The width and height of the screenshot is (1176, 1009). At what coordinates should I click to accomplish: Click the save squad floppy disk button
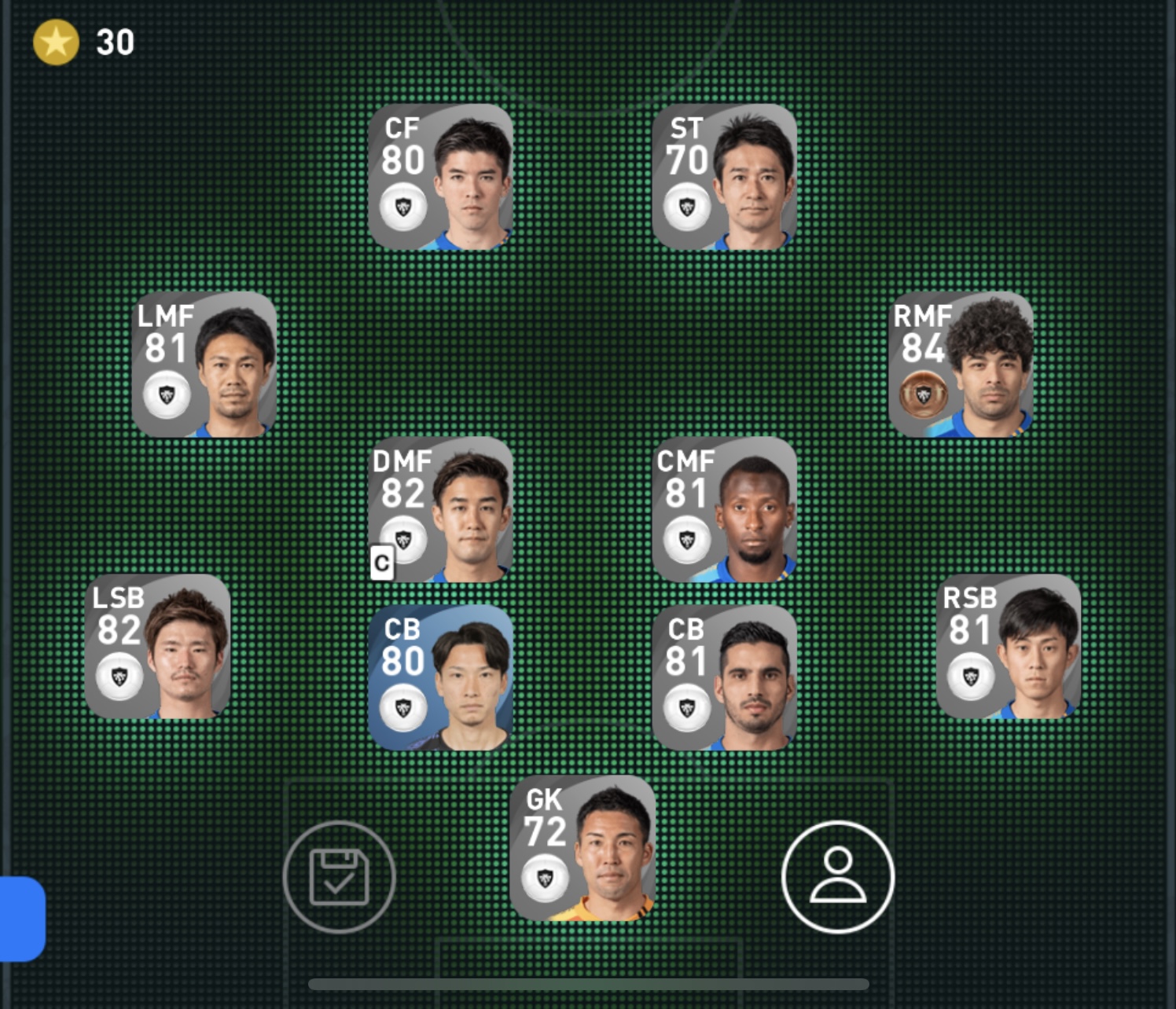(339, 877)
